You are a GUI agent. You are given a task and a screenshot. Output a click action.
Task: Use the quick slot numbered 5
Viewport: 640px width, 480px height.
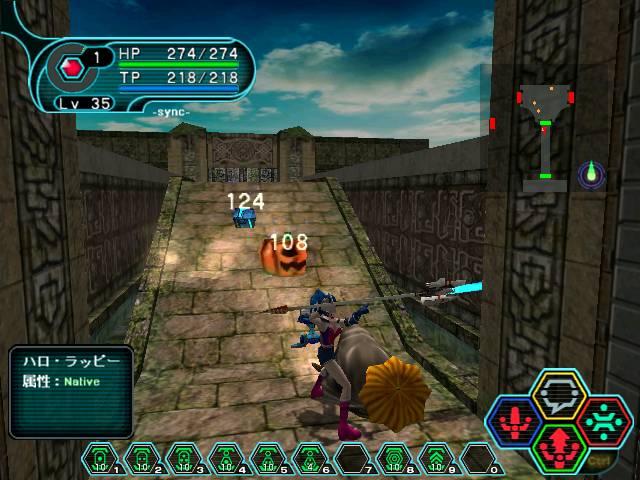point(270,457)
